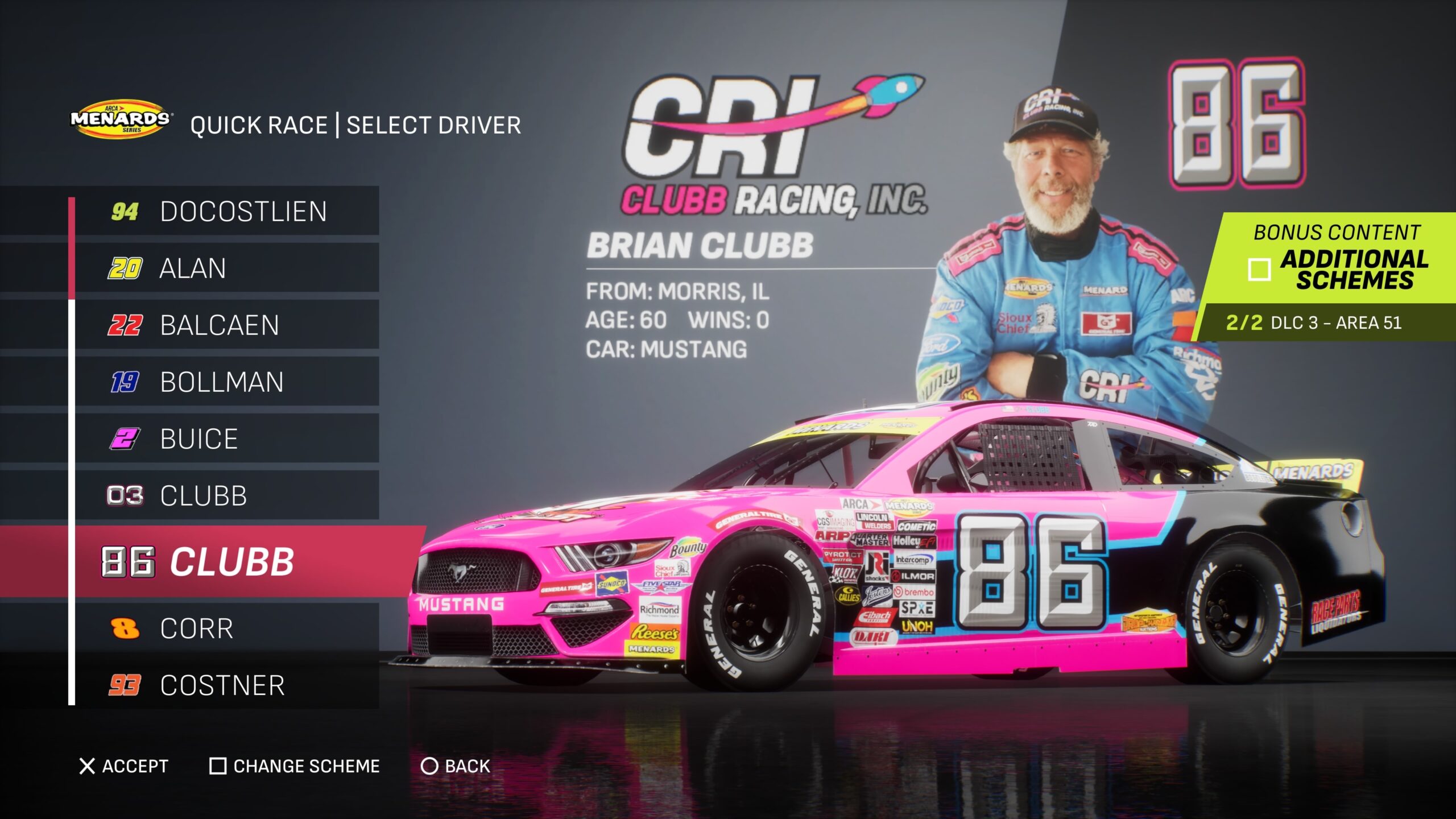Accept the selected driver
This screenshot has height=819, width=1456.
click(x=124, y=766)
